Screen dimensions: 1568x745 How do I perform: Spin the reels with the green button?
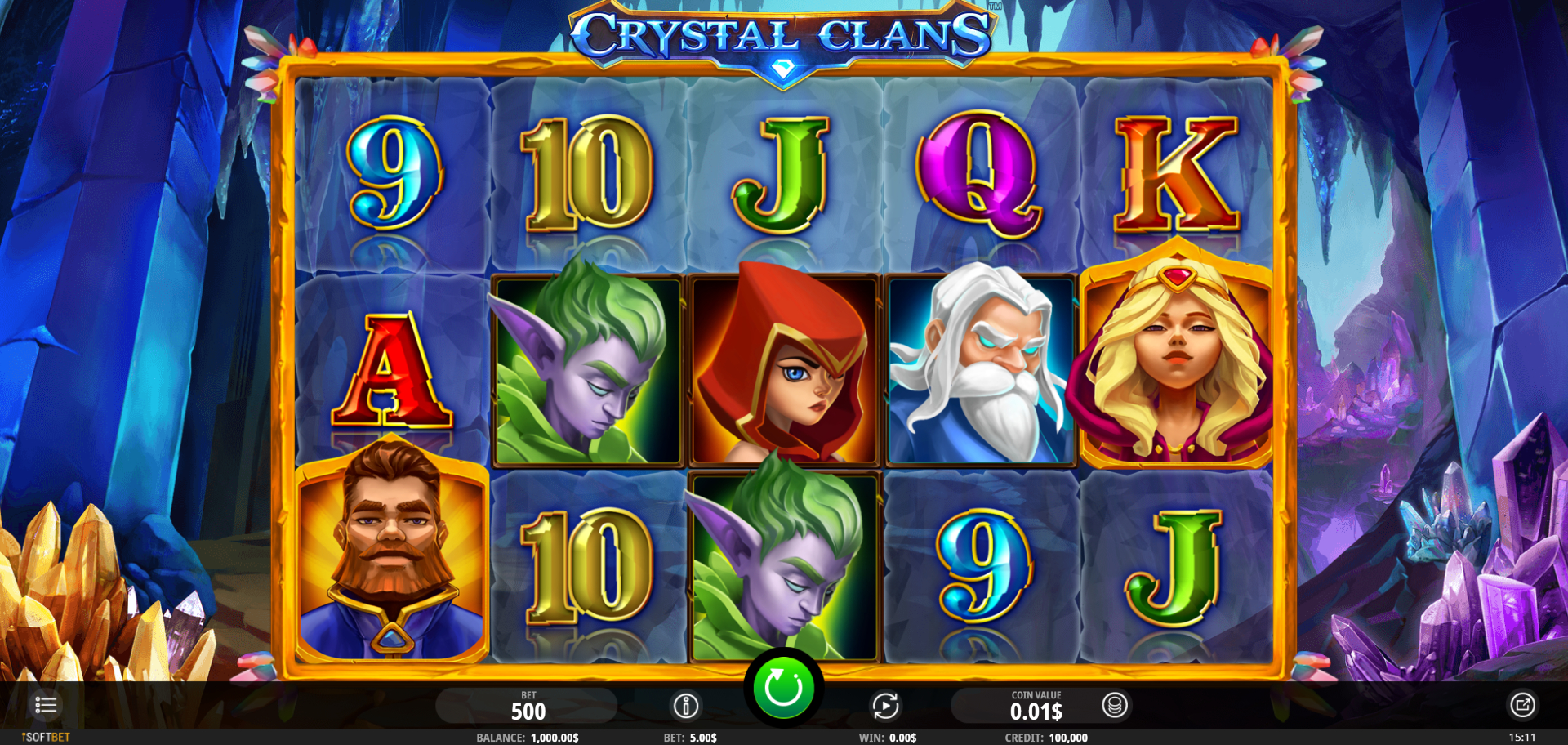[x=783, y=689]
